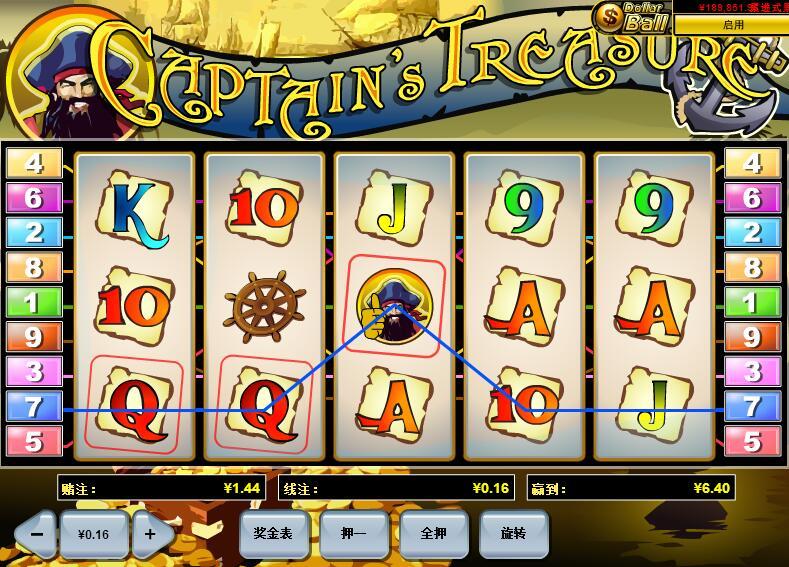Click the 押一 bet one button

(353, 534)
